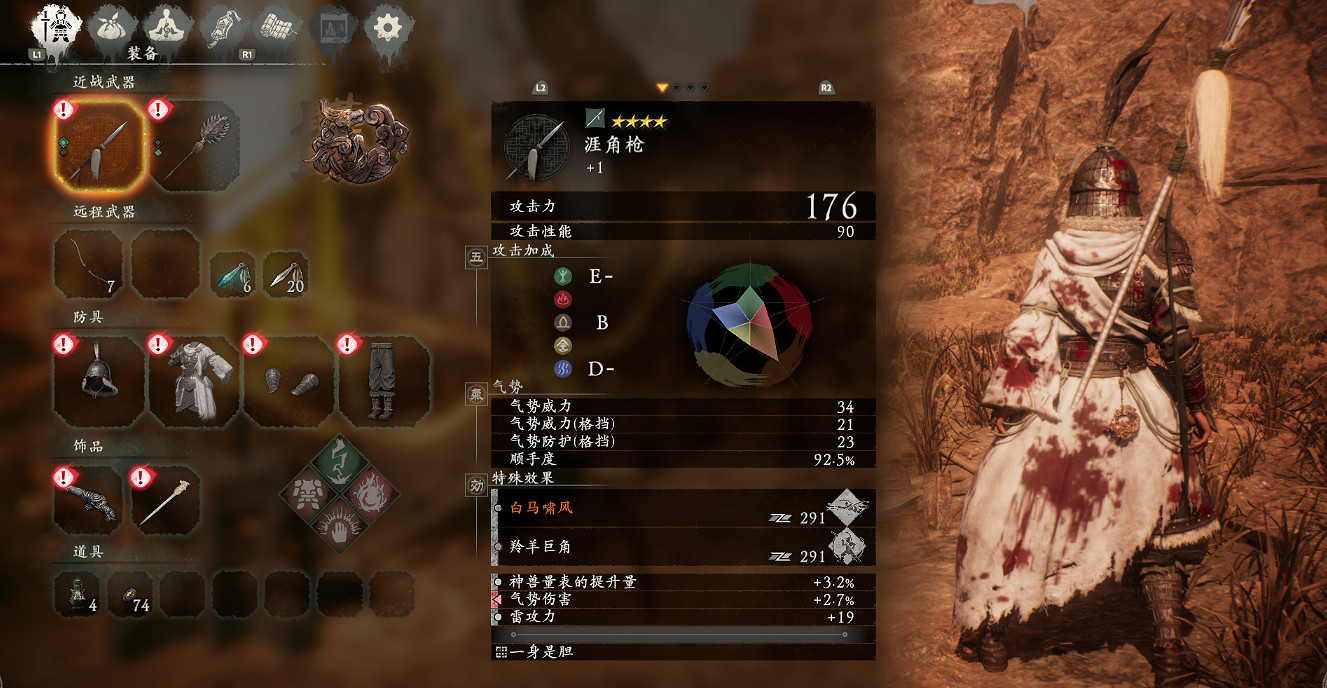Select the flame spell diamond slot
The height and width of the screenshot is (688, 1327).
pyautogui.click(x=369, y=493)
